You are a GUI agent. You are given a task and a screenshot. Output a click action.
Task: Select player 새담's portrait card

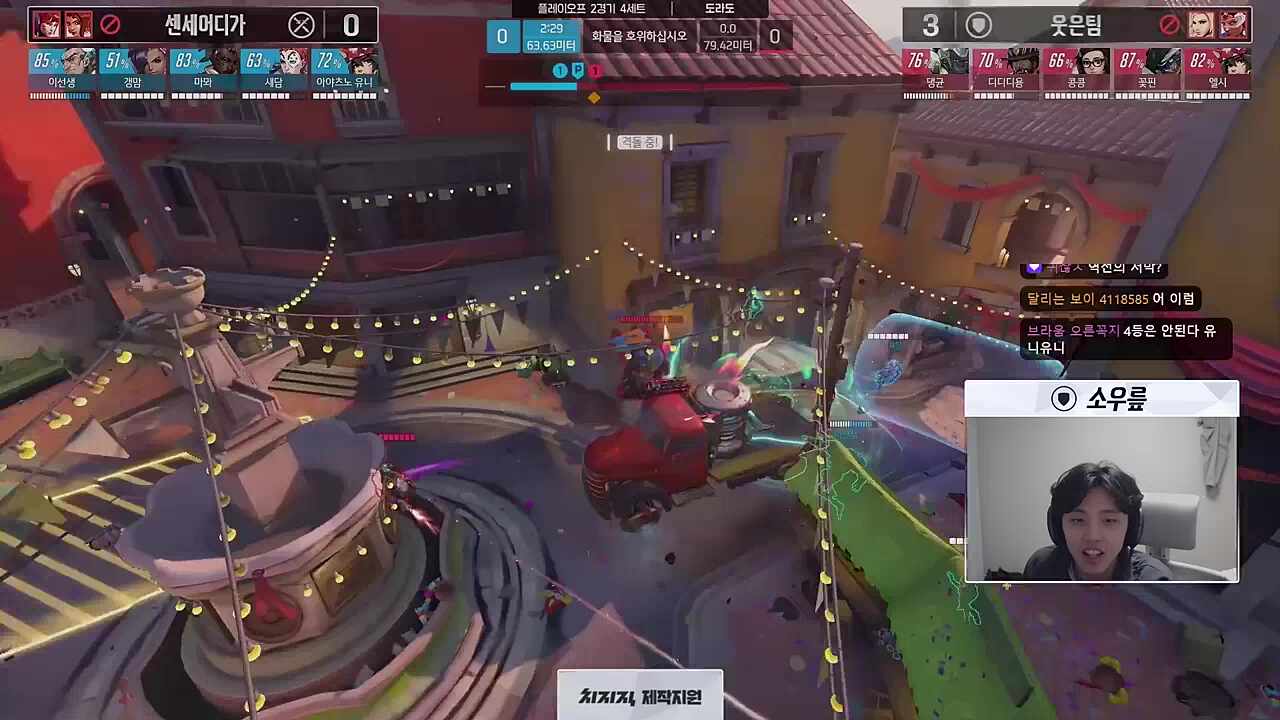[274, 69]
